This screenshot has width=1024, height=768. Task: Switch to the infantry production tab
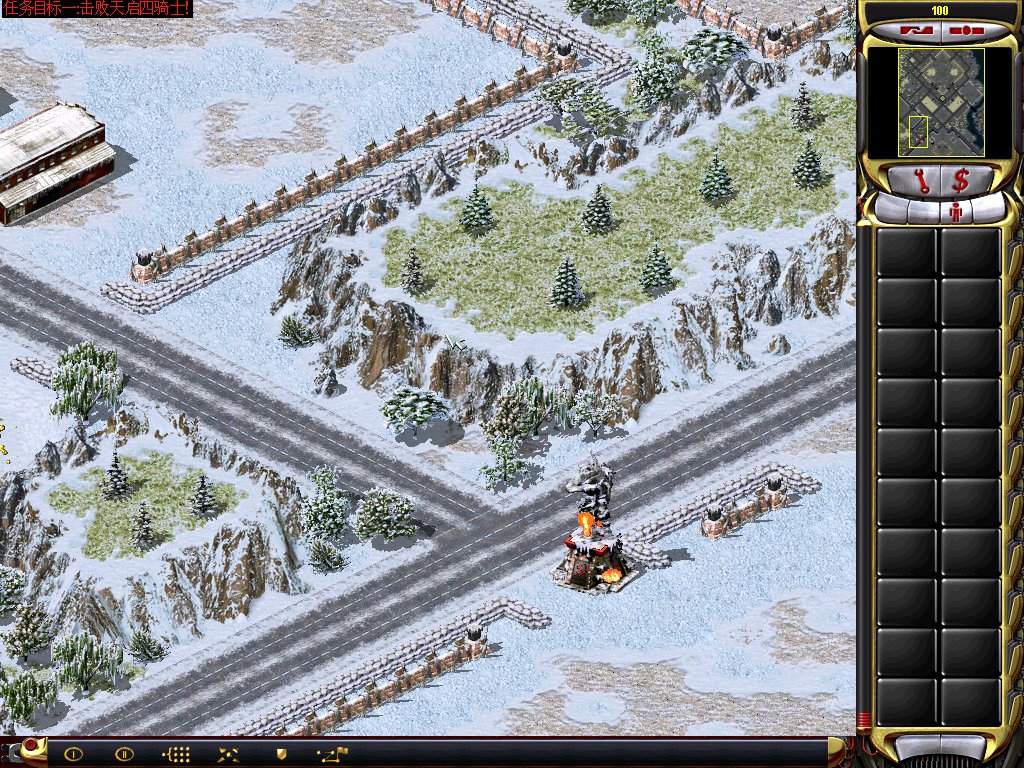pos(955,211)
